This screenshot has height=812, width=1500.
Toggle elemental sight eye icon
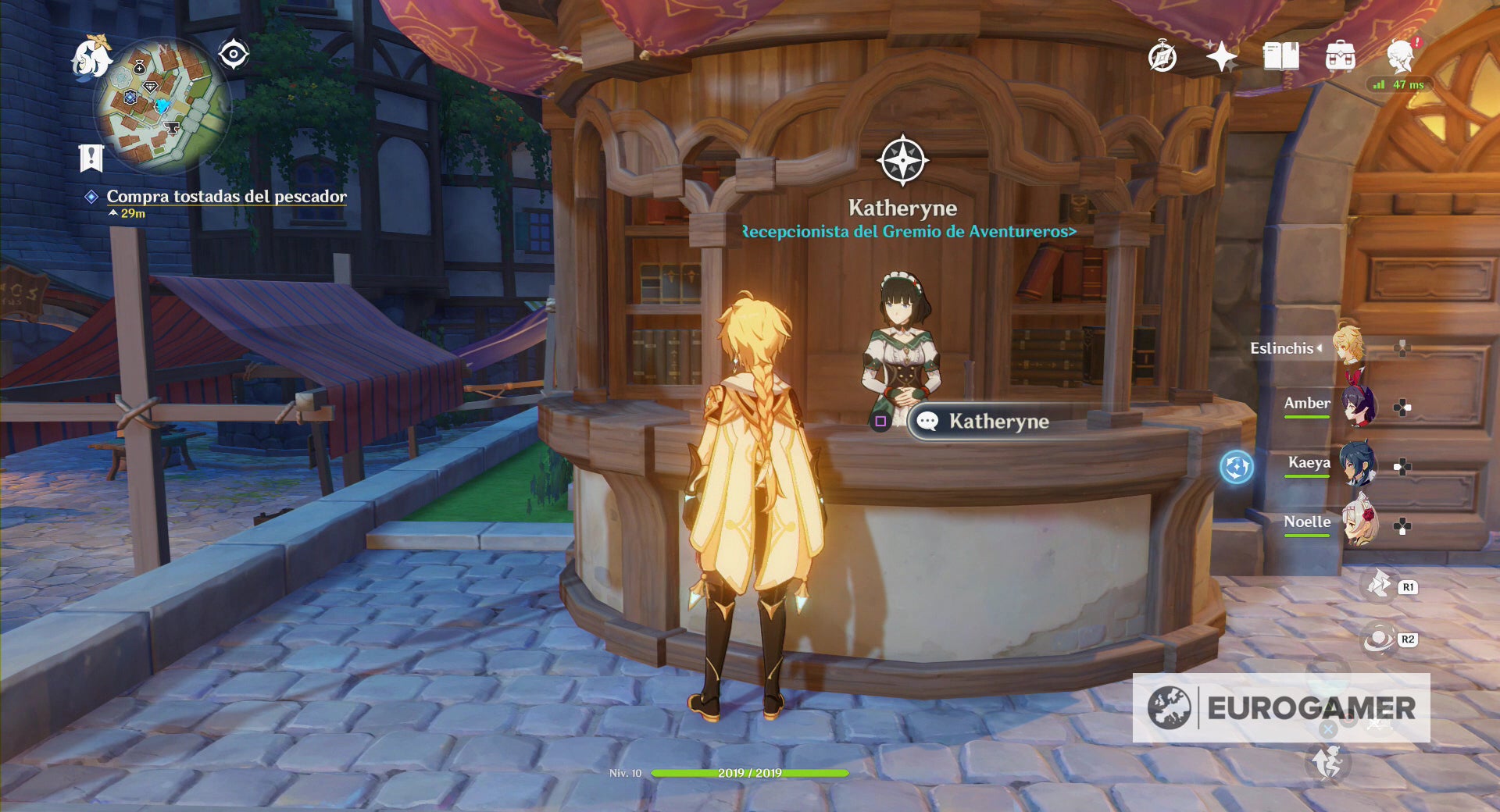click(x=233, y=55)
